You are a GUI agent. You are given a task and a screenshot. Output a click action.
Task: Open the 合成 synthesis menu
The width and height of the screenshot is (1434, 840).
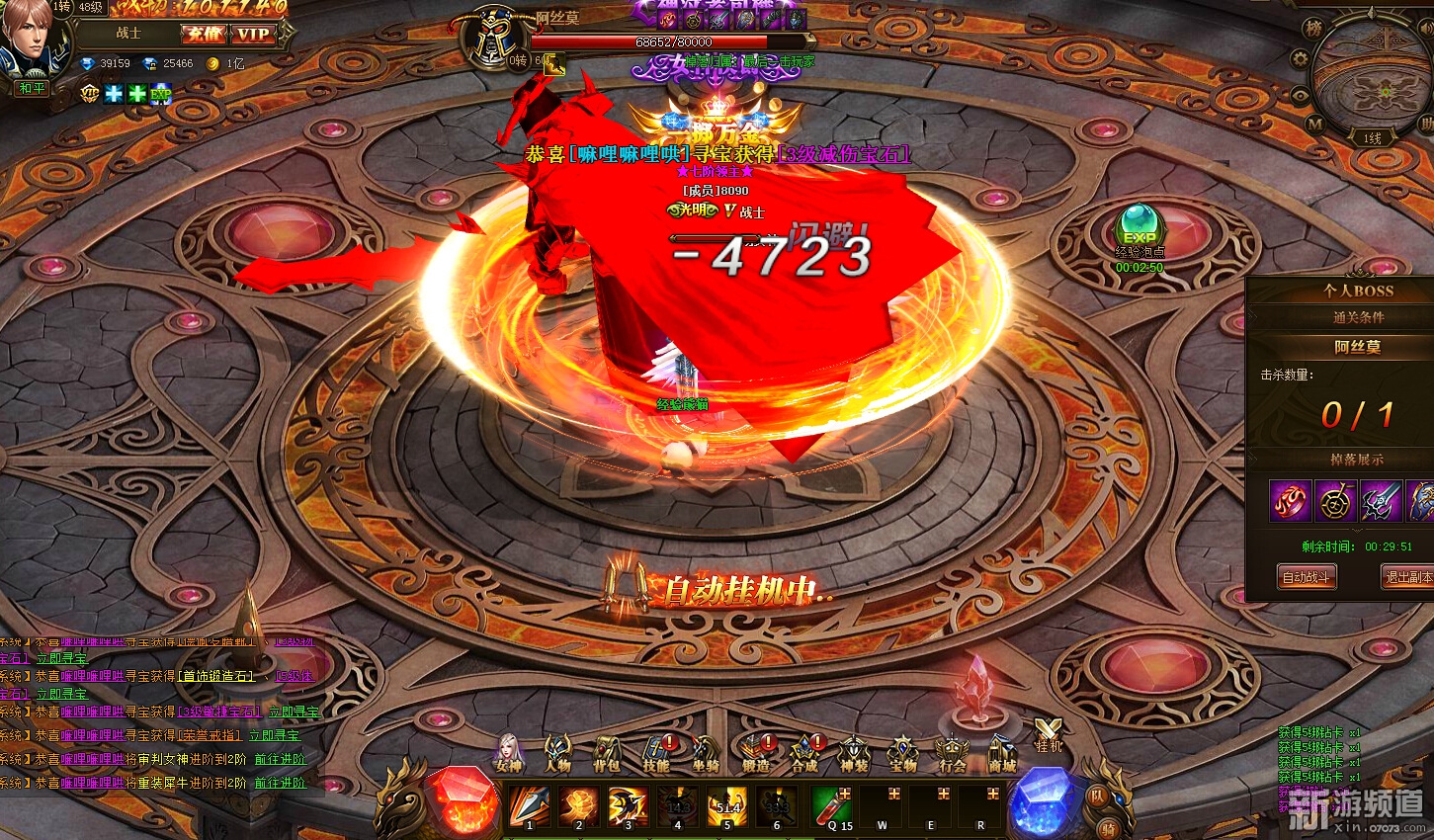pyautogui.click(x=804, y=753)
